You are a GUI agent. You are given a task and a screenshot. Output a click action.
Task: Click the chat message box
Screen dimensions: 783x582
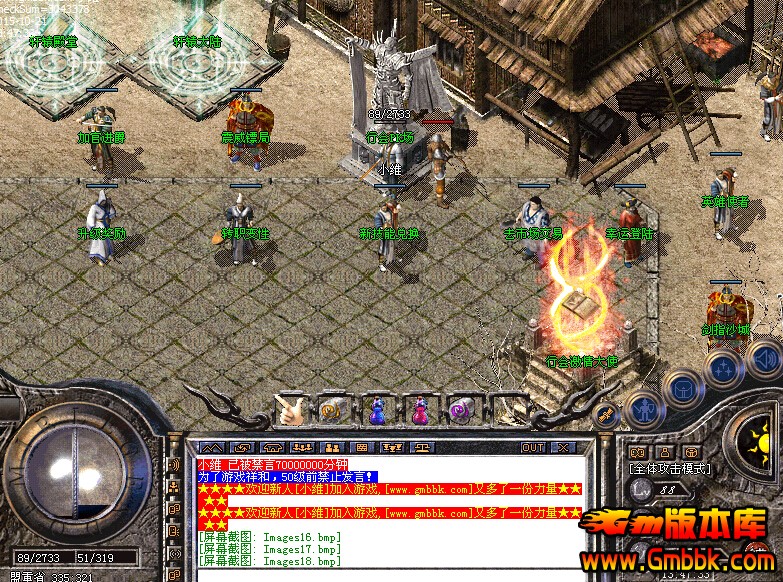390,510
